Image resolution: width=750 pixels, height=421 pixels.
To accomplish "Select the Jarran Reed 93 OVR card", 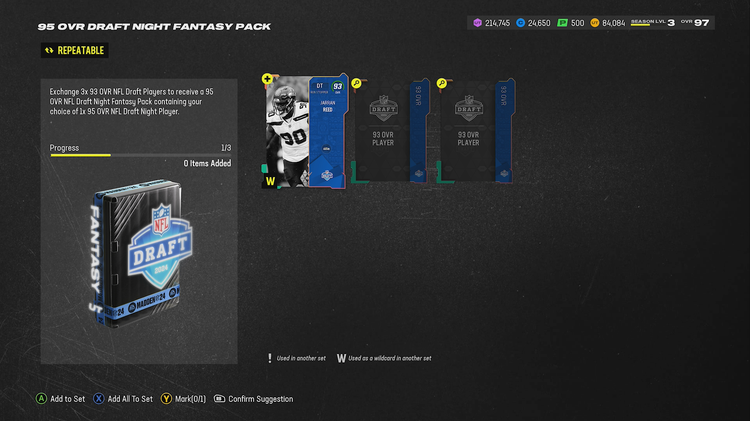I will (305, 130).
